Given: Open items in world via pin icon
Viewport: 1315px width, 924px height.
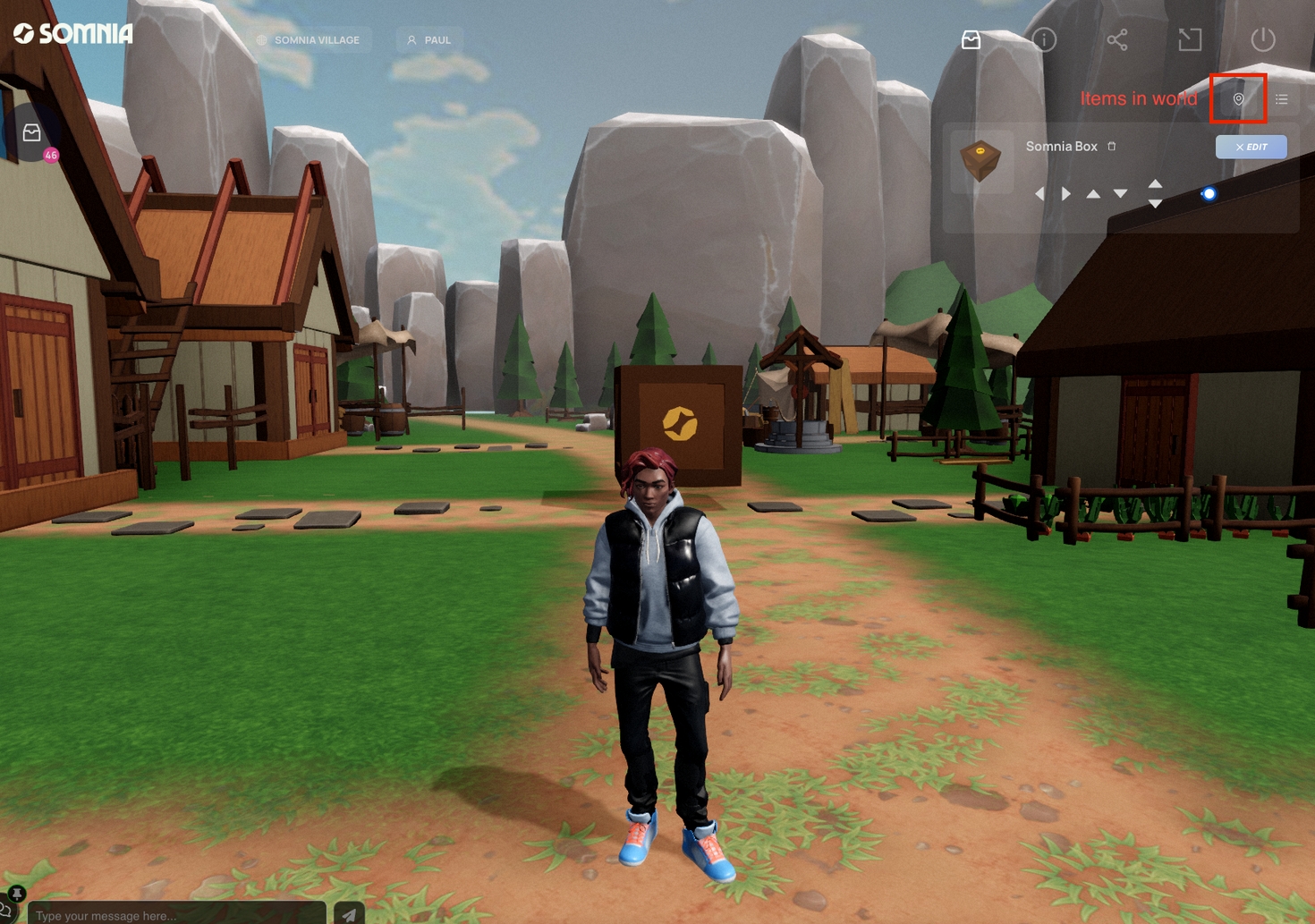Looking at the screenshot, I should pyautogui.click(x=1238, y=99).
